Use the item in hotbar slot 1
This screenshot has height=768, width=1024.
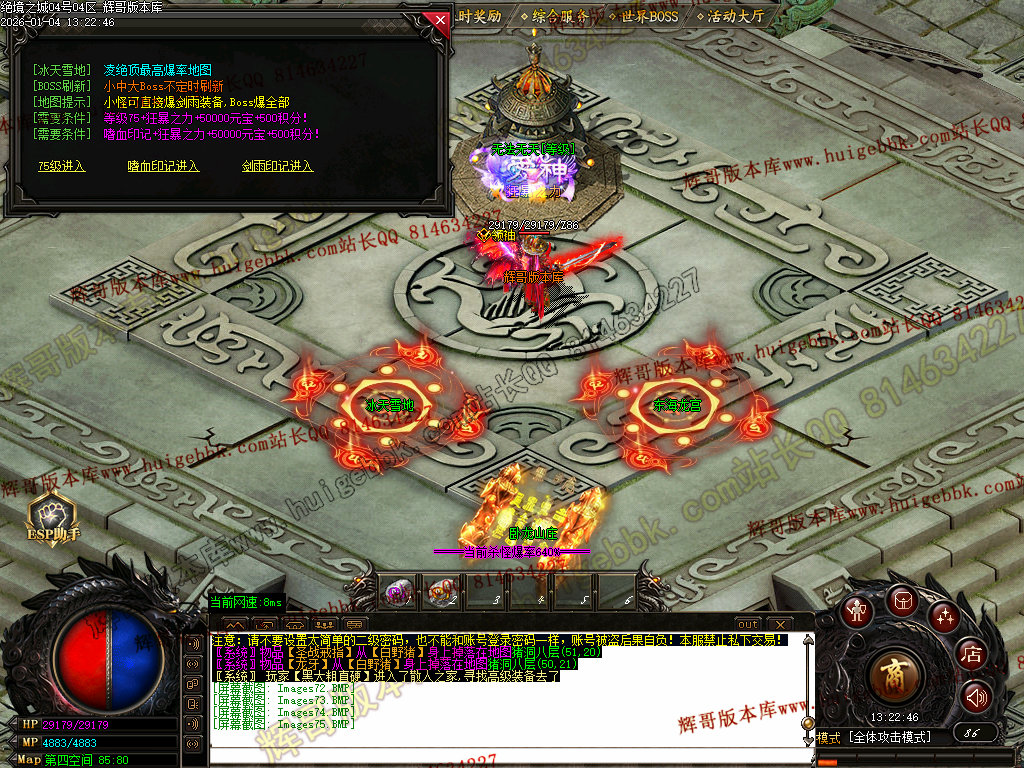(x=400, y=592)
